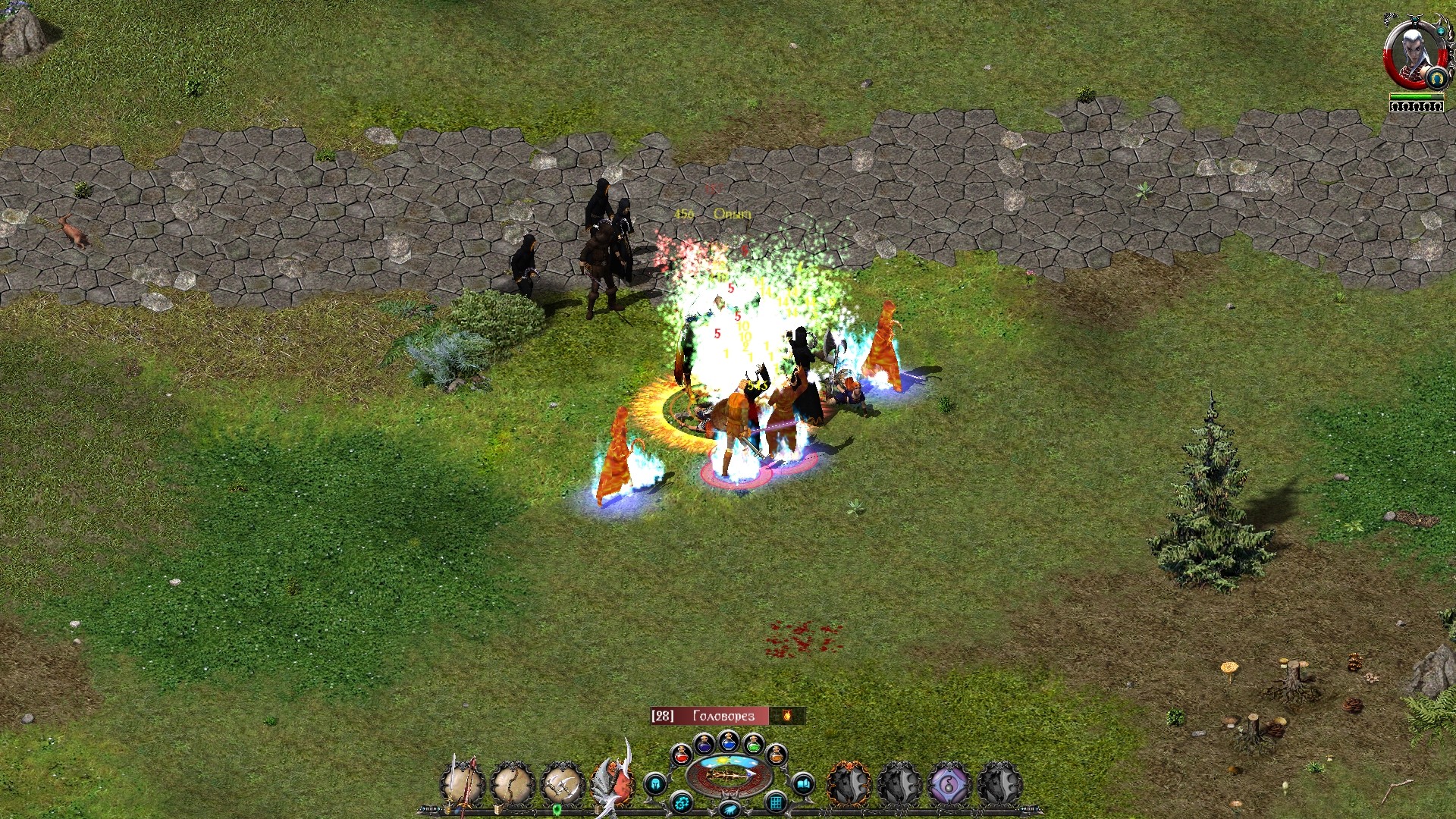This screenshot has height=819, width=1456.
Task: Open the quest log book button
Action: [x=803, y=783]
